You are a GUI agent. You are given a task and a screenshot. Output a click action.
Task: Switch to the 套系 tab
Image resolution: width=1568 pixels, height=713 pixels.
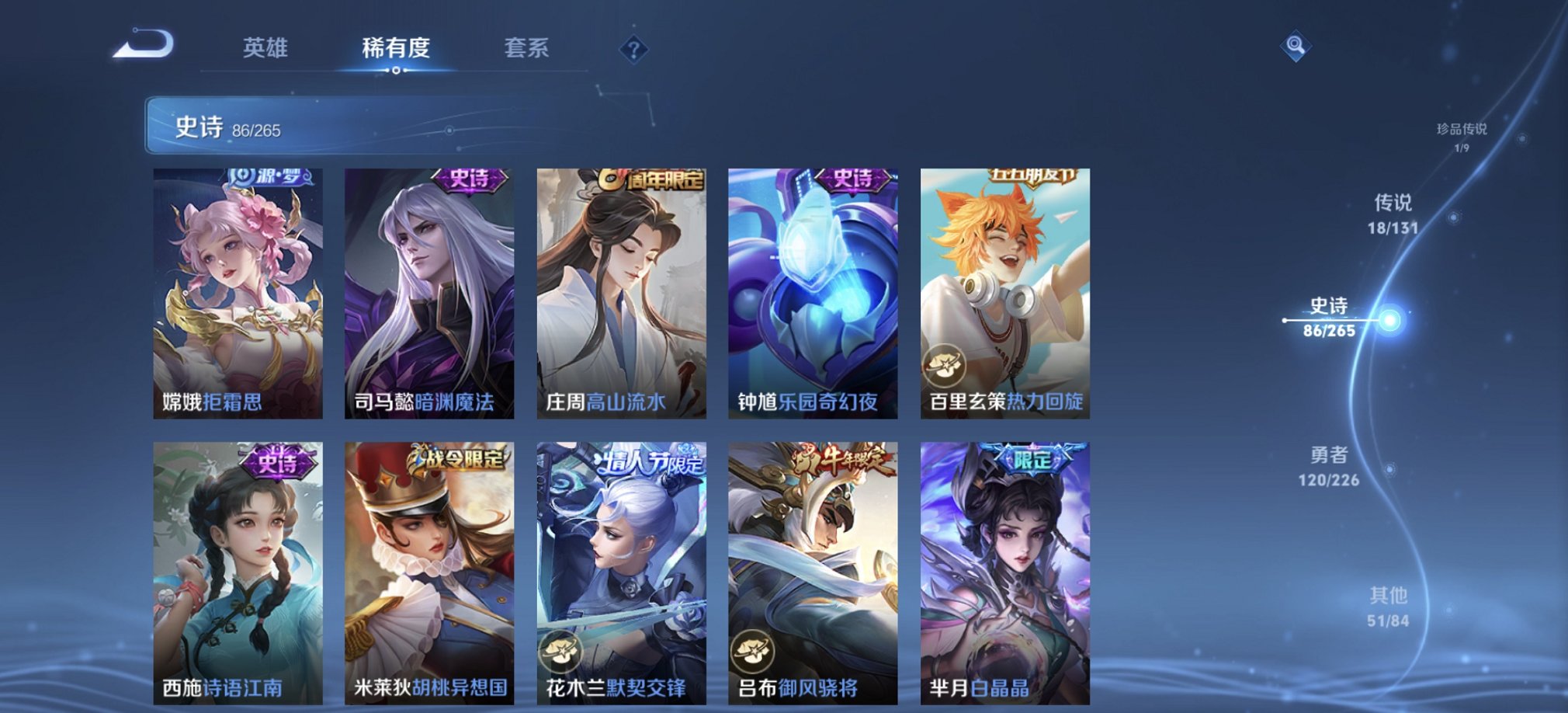tap(525, 49)
